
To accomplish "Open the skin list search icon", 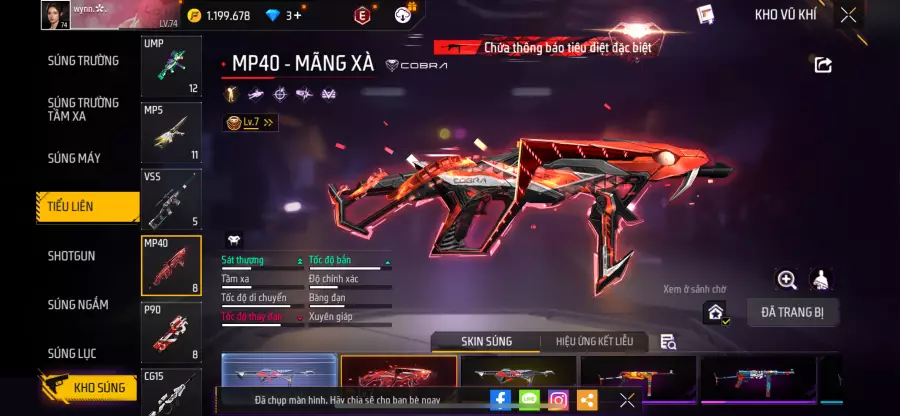I will click(x=668, y=342).
